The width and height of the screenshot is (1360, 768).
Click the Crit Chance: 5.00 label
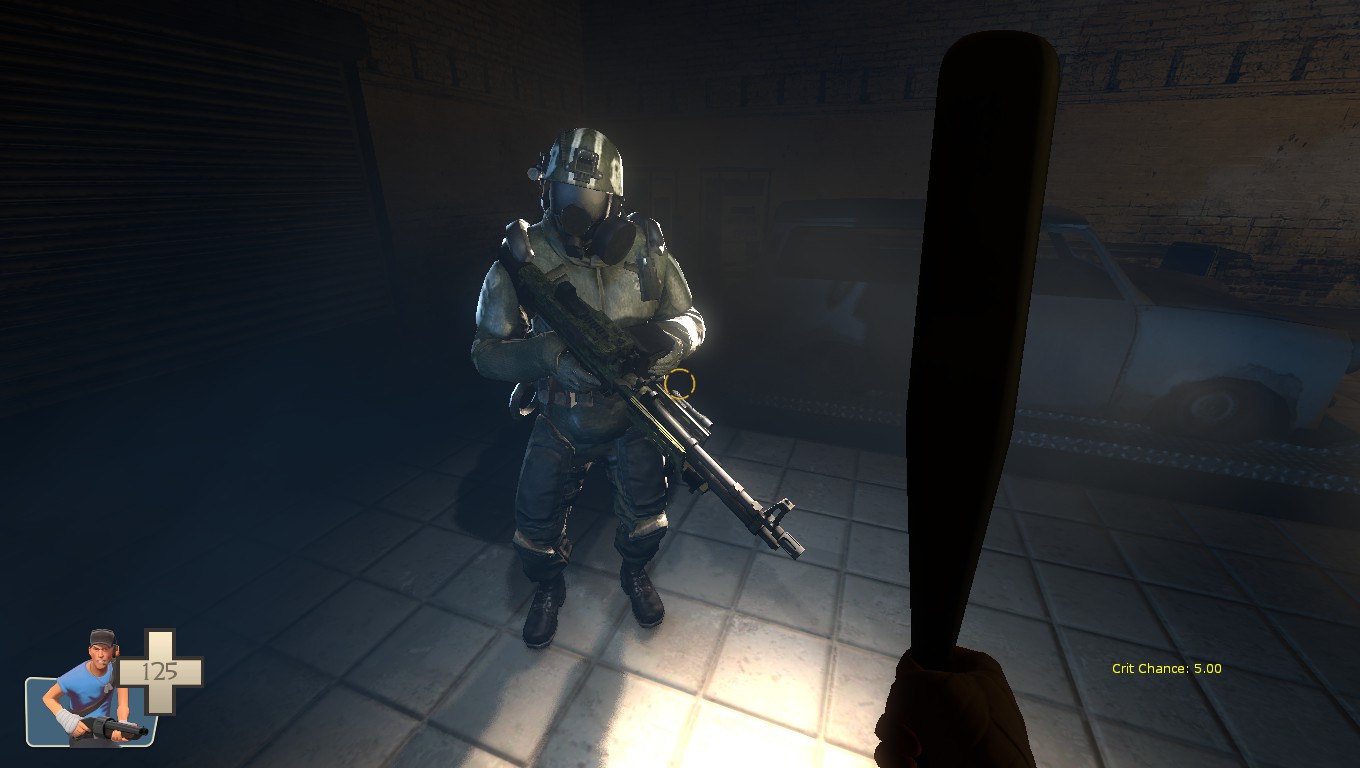(x=1165, y=667)
